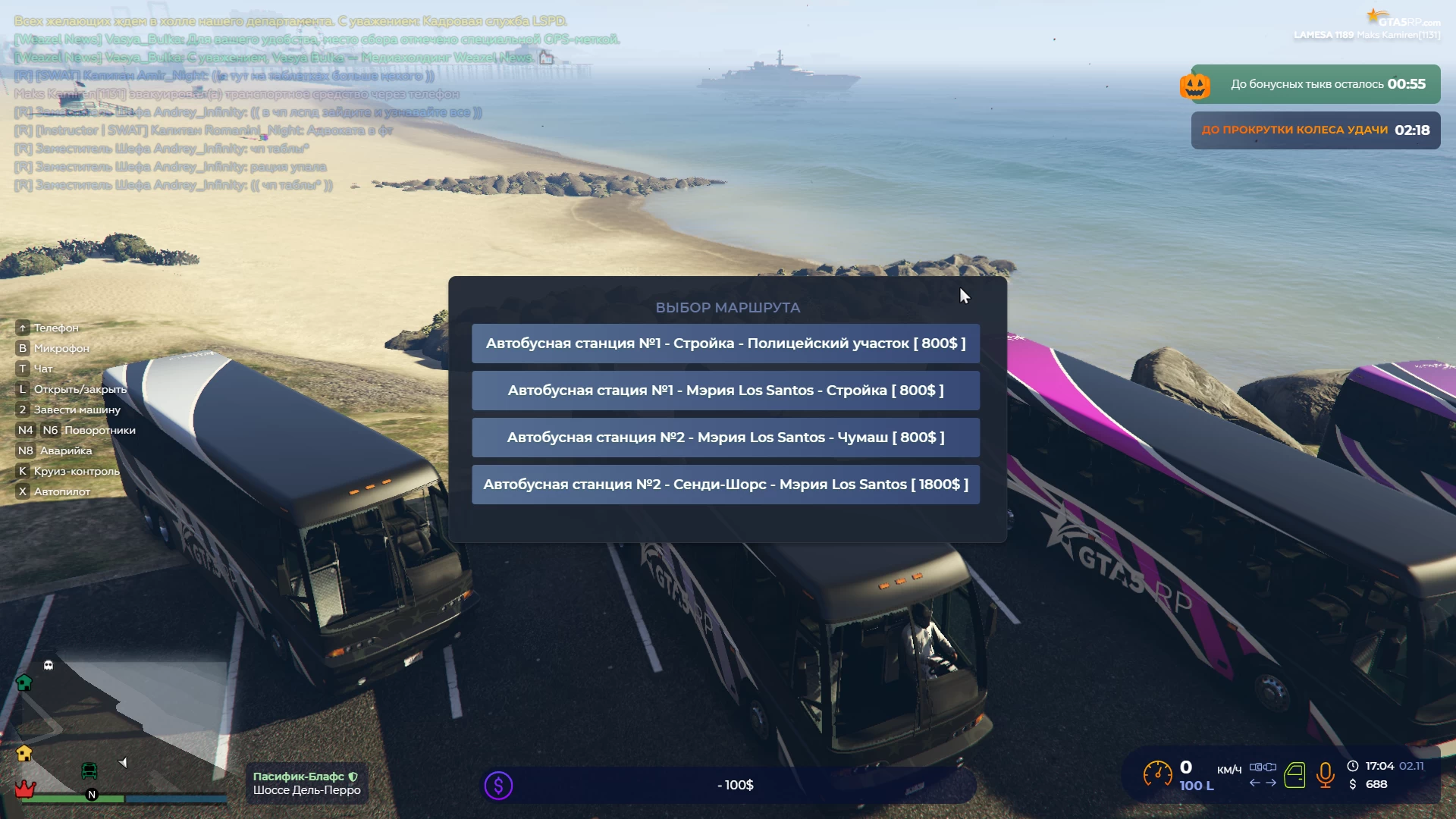Open the wheel of fortune timer banner
Image resolution: width=1456 pixels, height=819 pixels.
tap(1315, 130)
